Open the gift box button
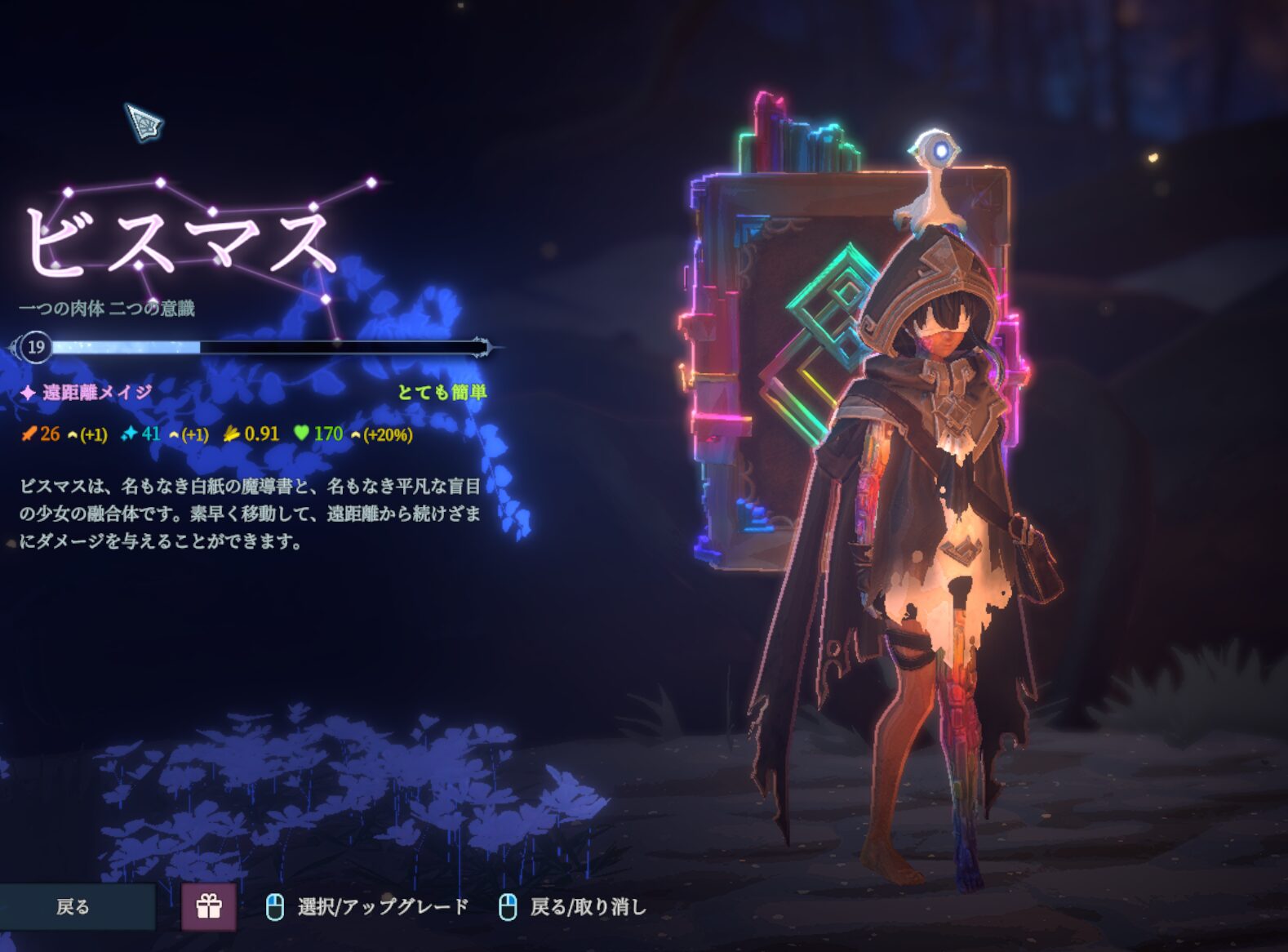The height and width of the screenshot is (952, 1288). coord(209,906)
